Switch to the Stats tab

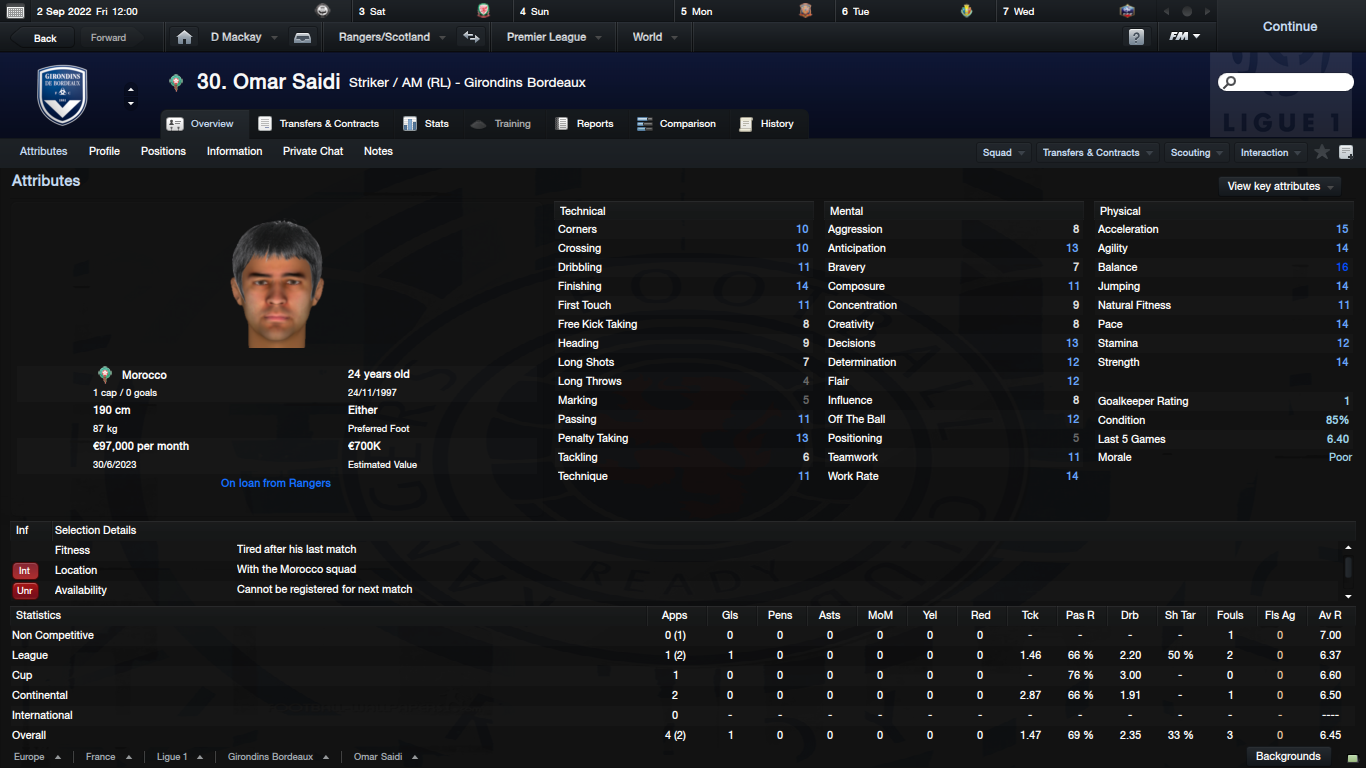pyautogui.click(x=426, y=124)
